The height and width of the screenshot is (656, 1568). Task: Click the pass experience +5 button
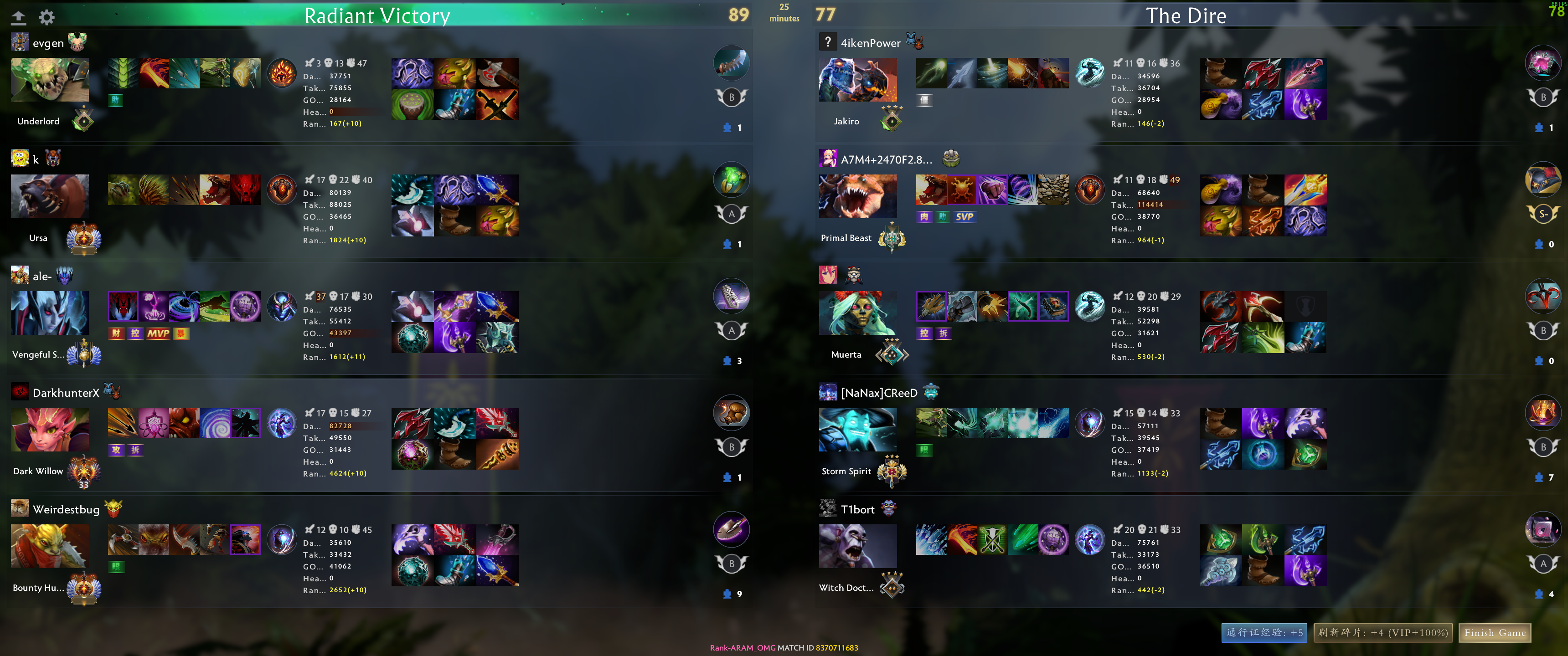(1264, 633)
